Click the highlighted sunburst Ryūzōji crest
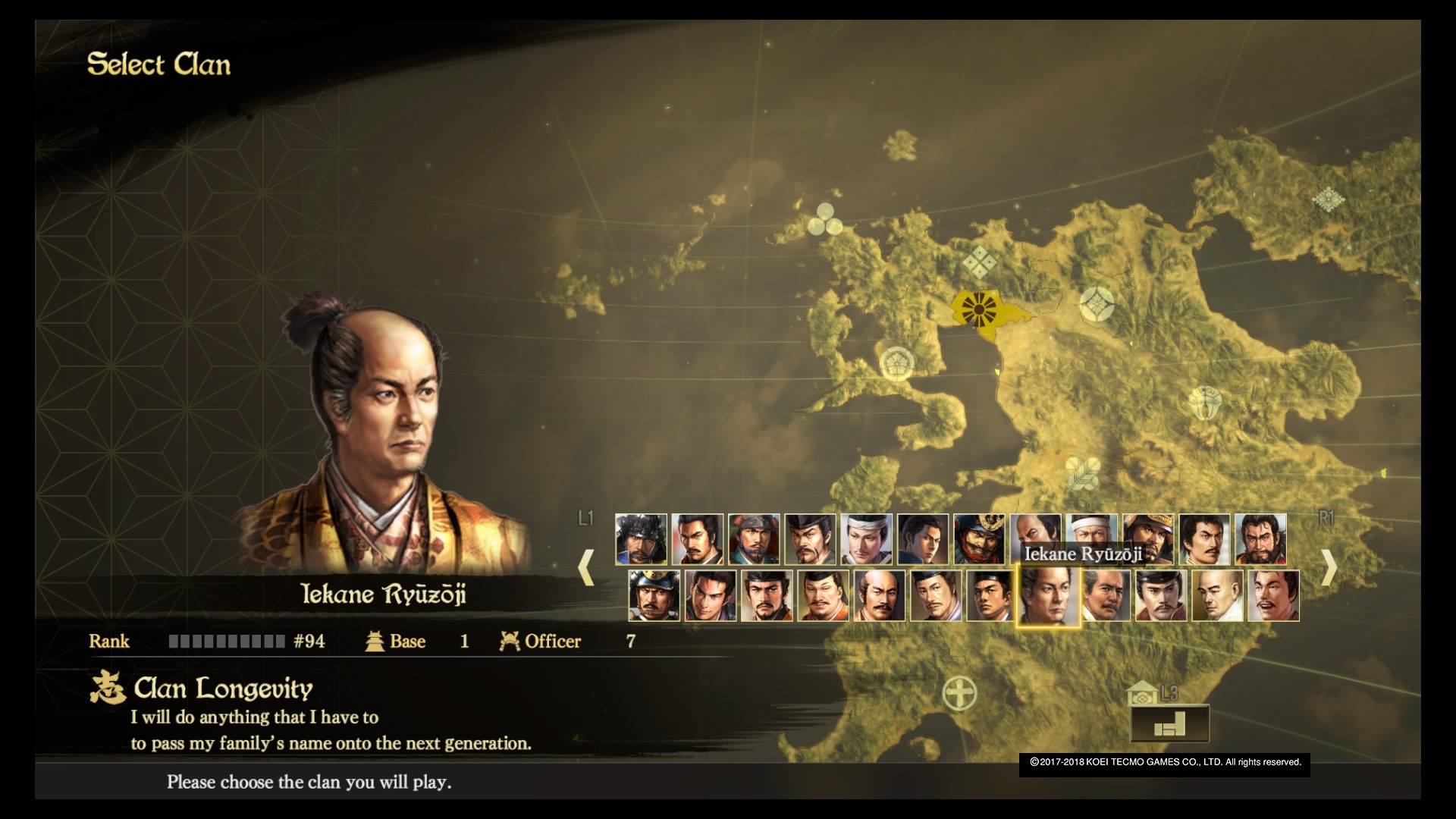 978,309
